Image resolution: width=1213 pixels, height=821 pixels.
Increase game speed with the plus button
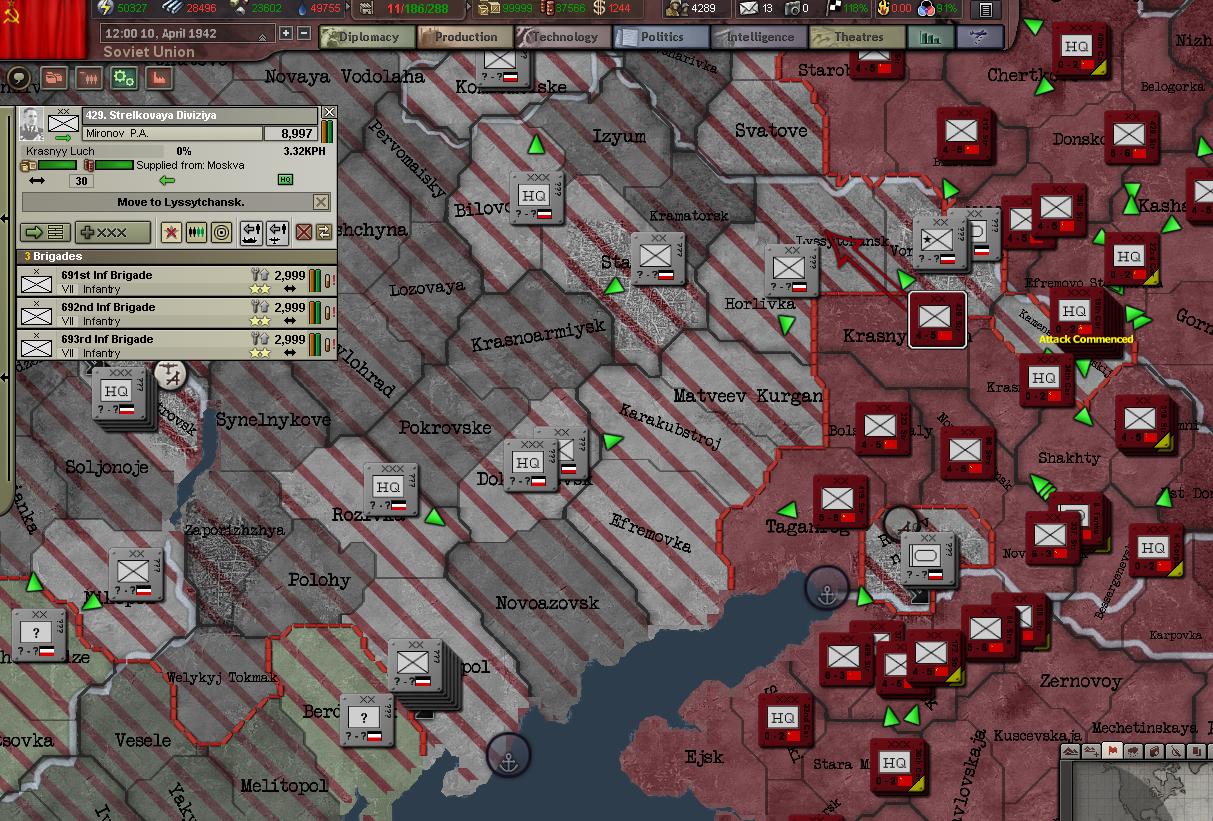tap(287, 33)
